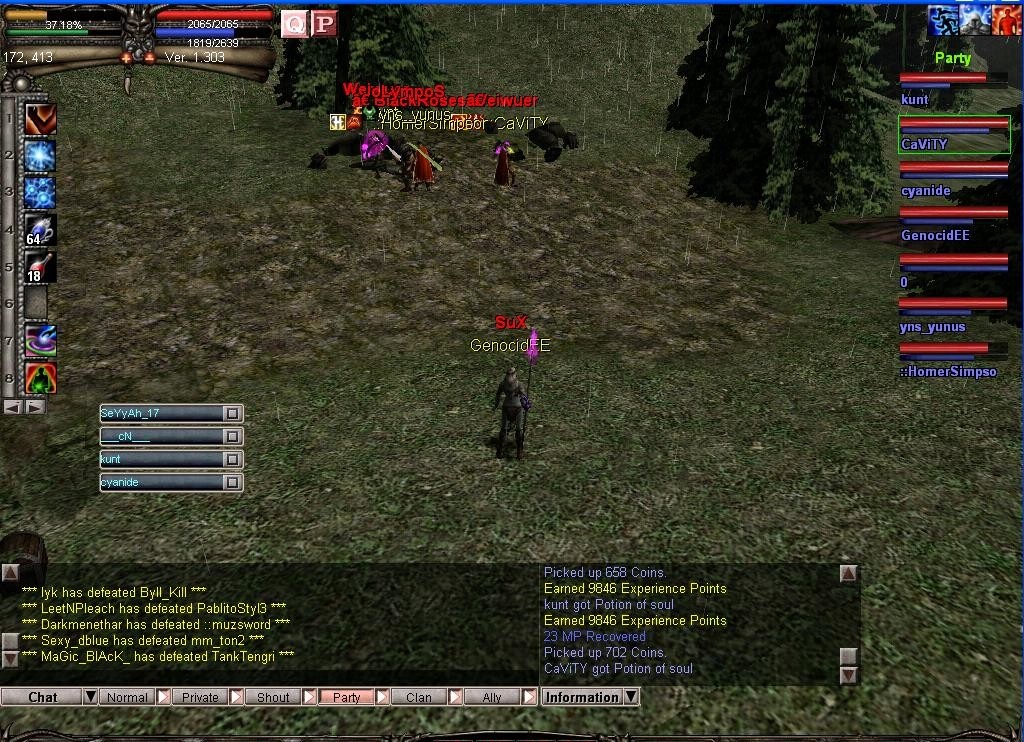The width and height of the screenshot is (1024, 742).
Task: Close the SeYyAh_17 private chat bar
Action: (232, 413)
